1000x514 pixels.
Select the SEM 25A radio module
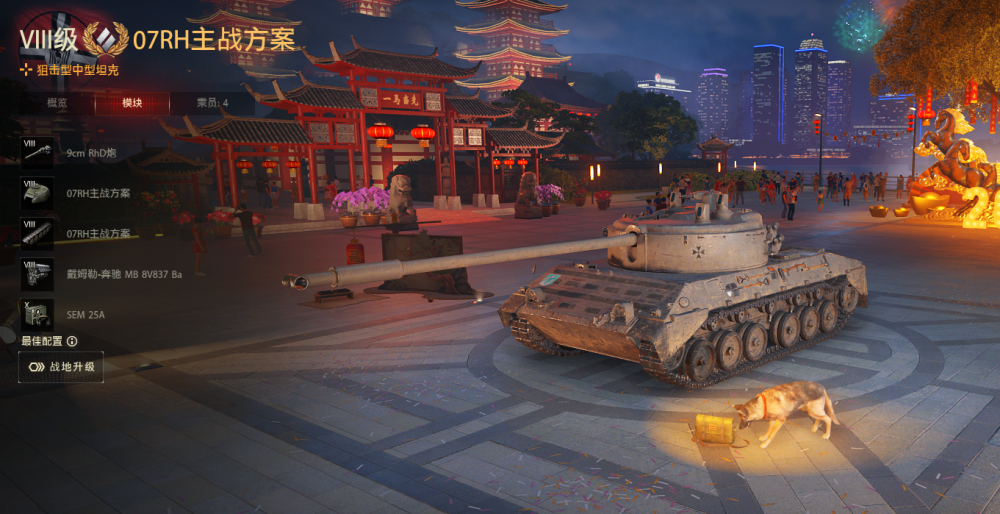(37, 314)
